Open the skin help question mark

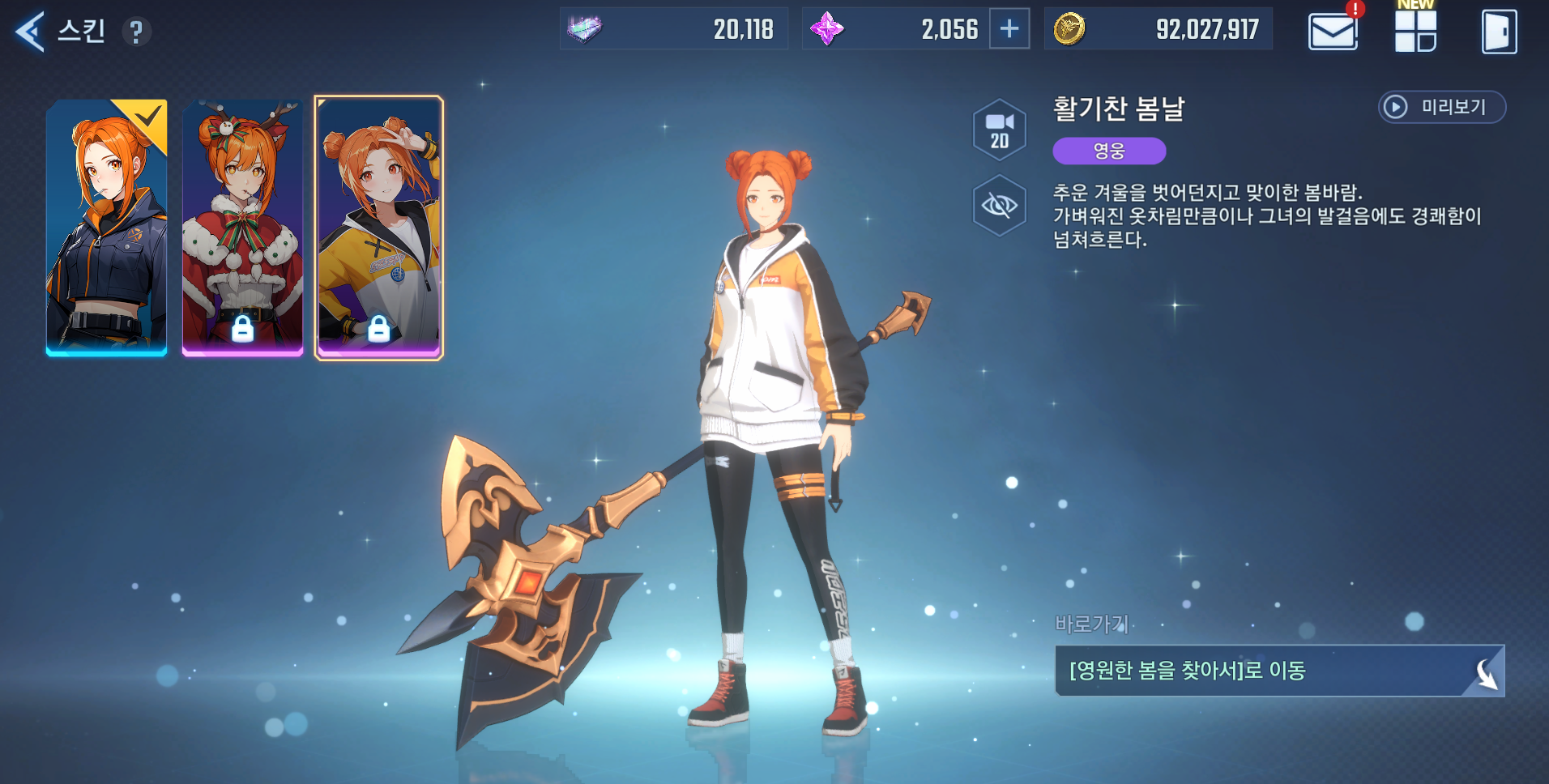click(x=136, y=32)
